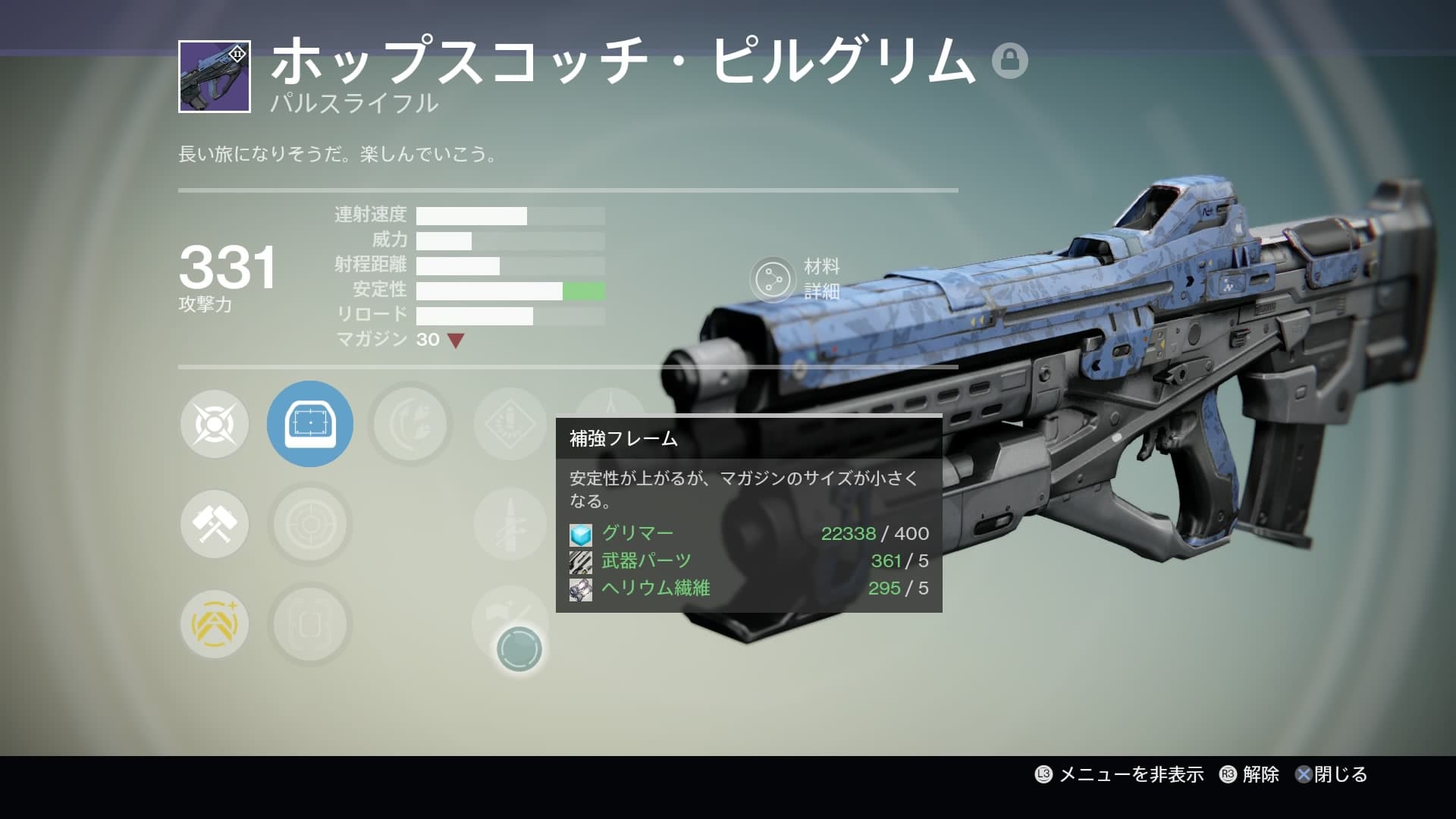
Task: Click the pulse rifle thumbnail icon
Action: pyautogui.click(x=215, y=77)
